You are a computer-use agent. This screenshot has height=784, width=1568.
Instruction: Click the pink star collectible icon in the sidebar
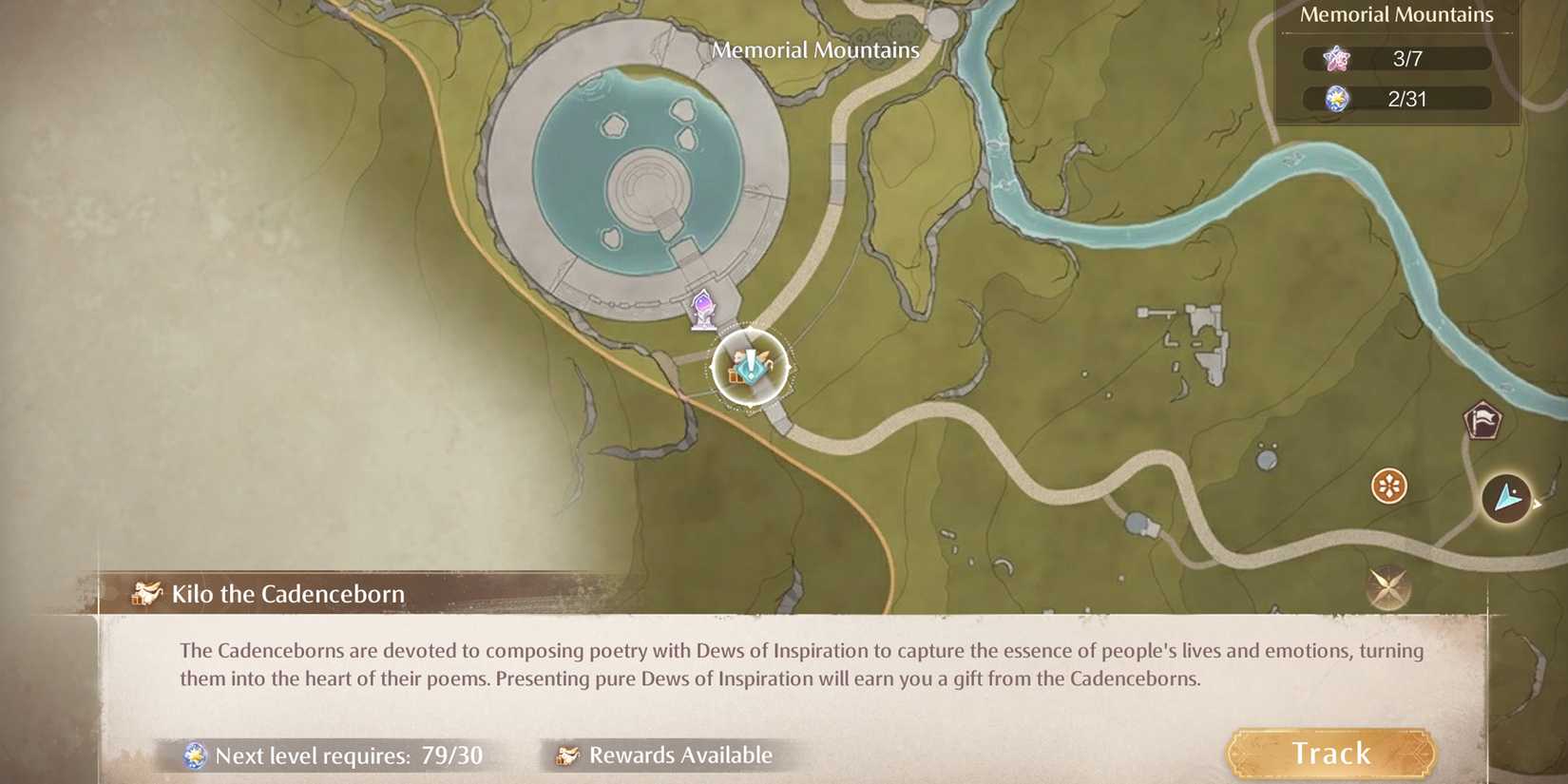click(x=1336, y=57)
